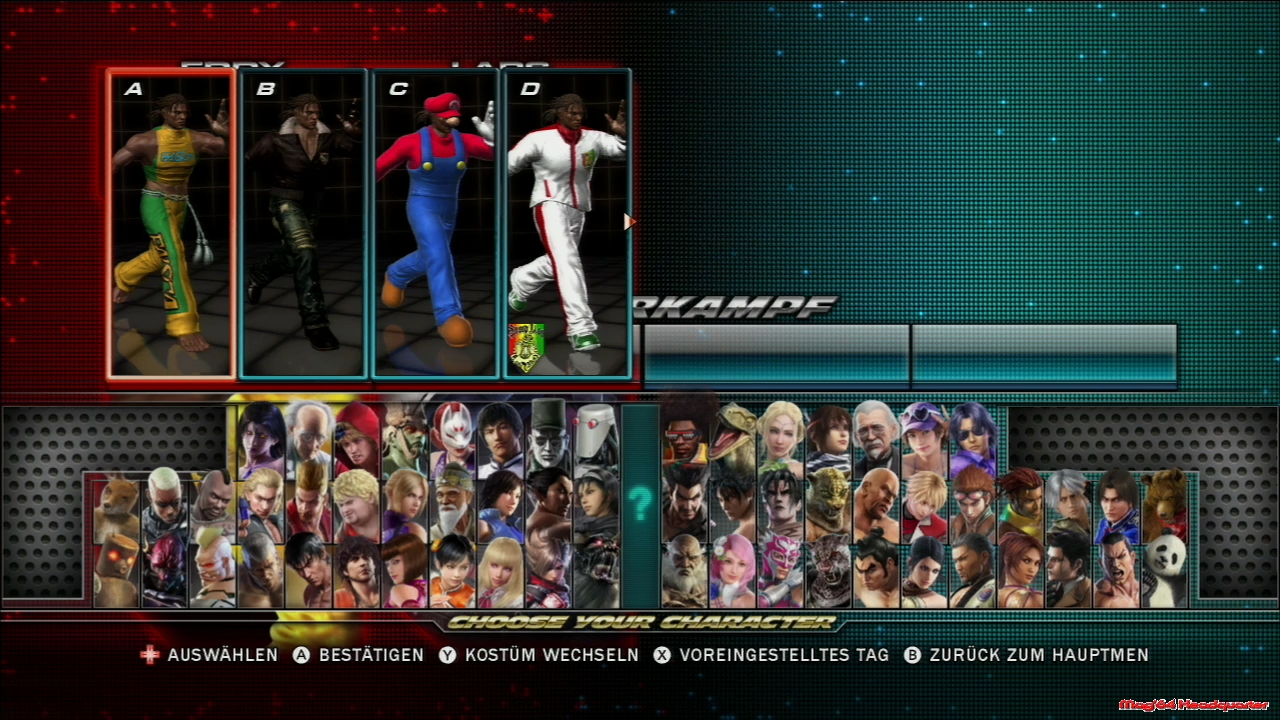This screenshot has height=720, width=1280.
Task: Click the orange arrow beside the costume panels
Action: point(629,222)
